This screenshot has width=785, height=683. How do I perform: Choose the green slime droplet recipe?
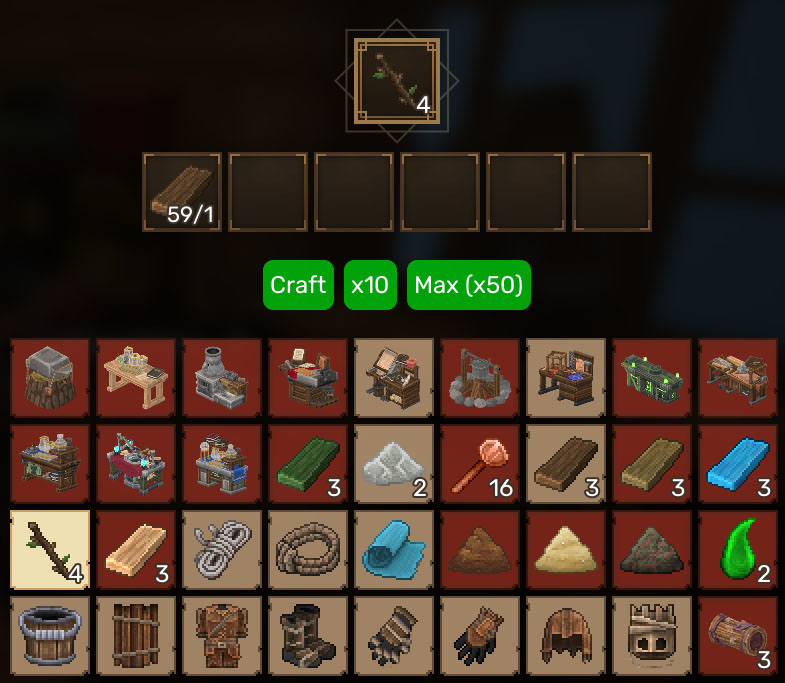point(738,550)
